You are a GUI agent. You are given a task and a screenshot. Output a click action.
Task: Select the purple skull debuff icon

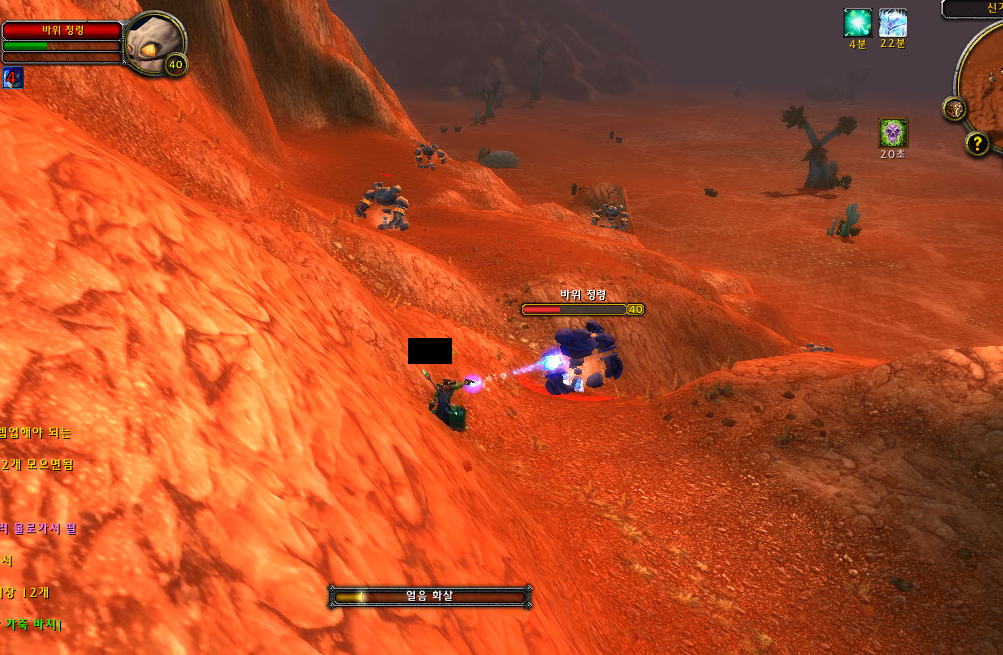[893, 133]
